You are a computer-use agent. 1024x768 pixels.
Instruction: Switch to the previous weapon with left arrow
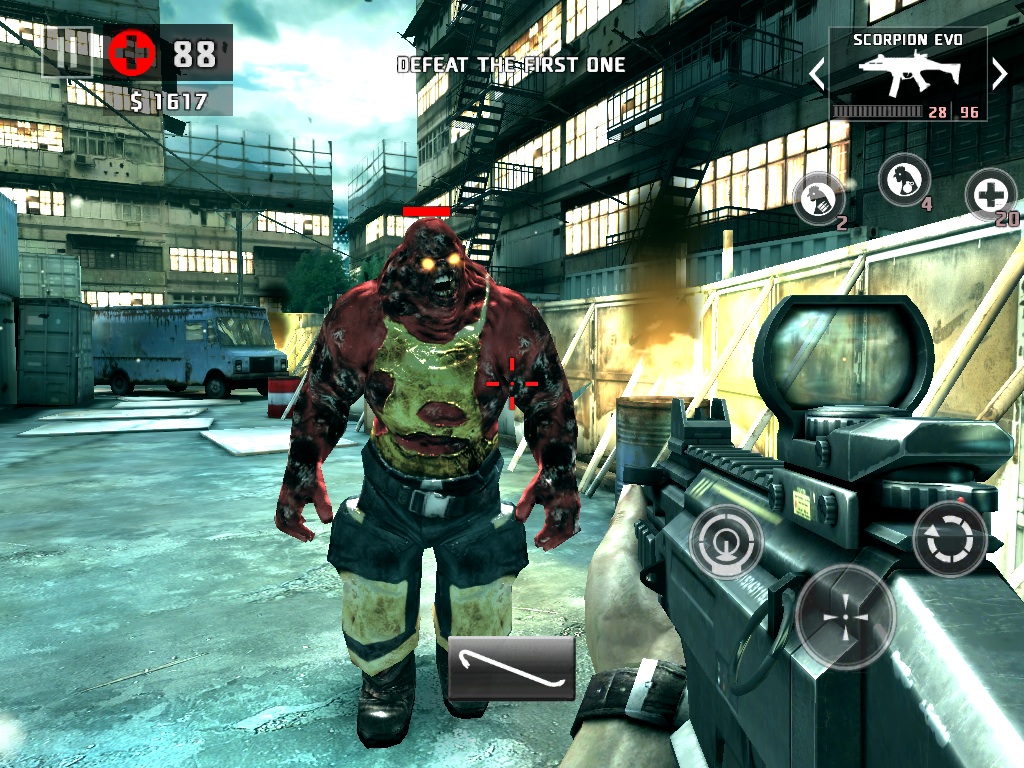(x=817, y=73)
